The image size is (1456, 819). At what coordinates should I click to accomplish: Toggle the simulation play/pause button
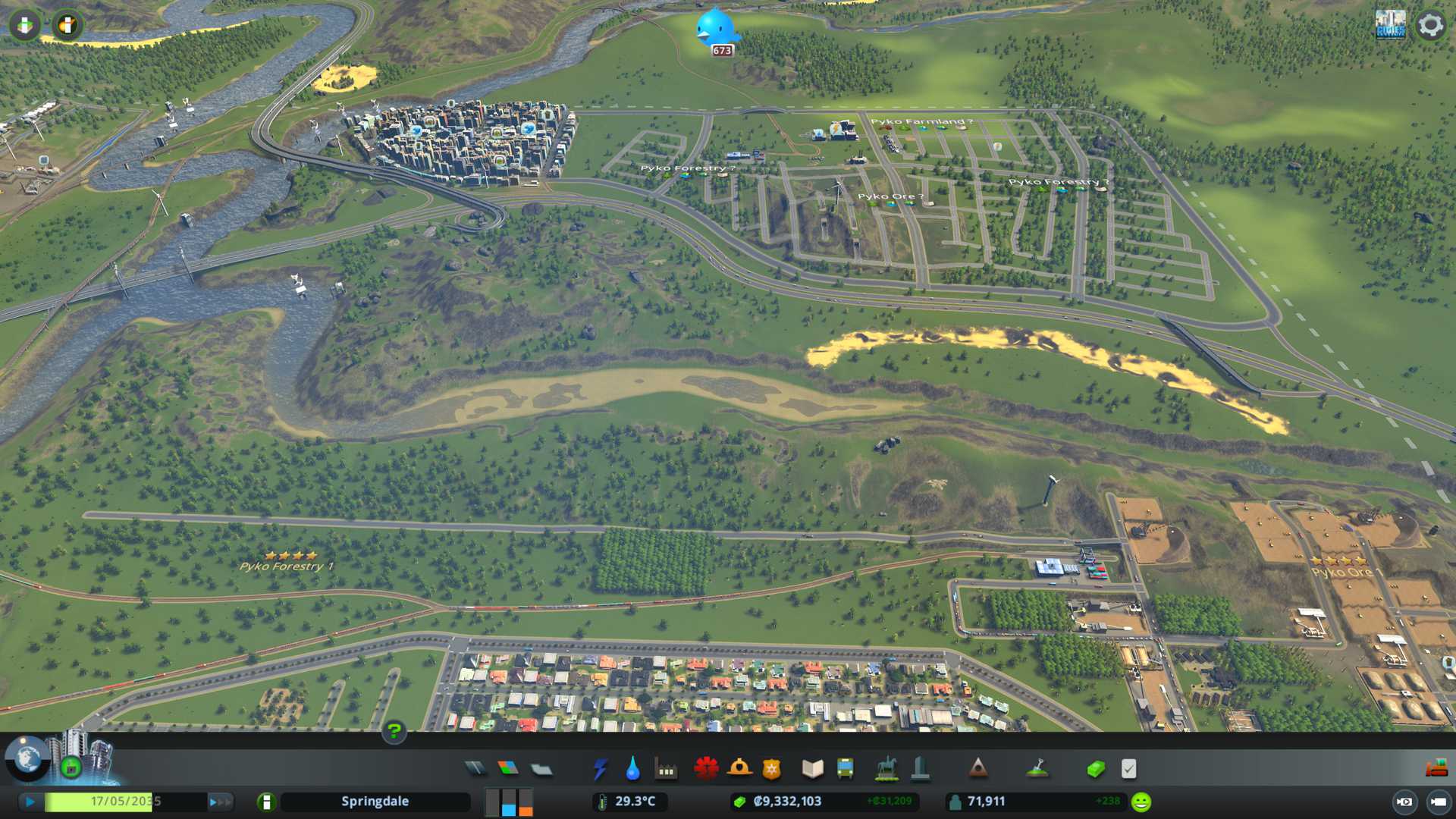pyautogui.click(x=30, y=802)
